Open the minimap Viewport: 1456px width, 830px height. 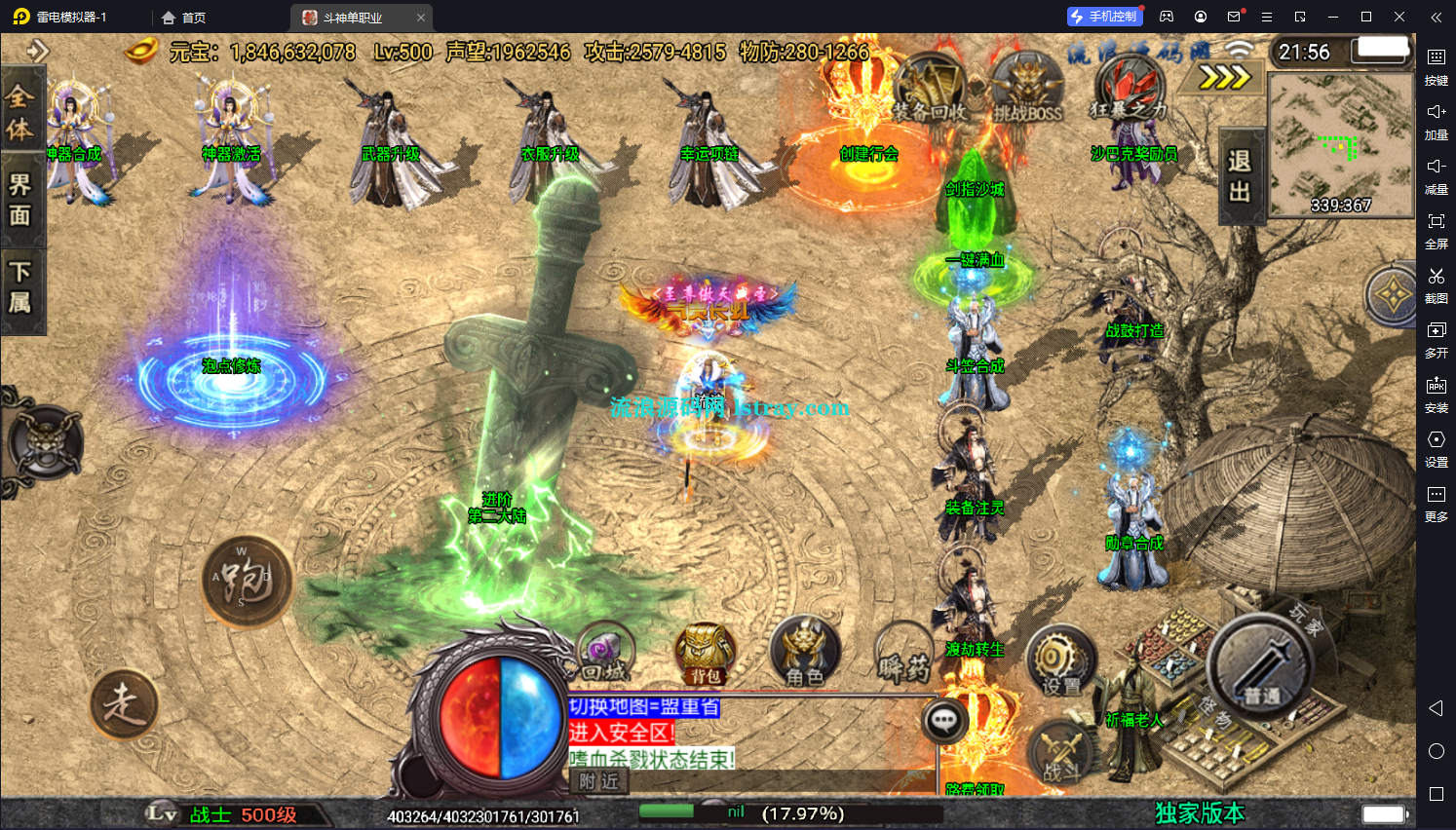pos(1341,144)
